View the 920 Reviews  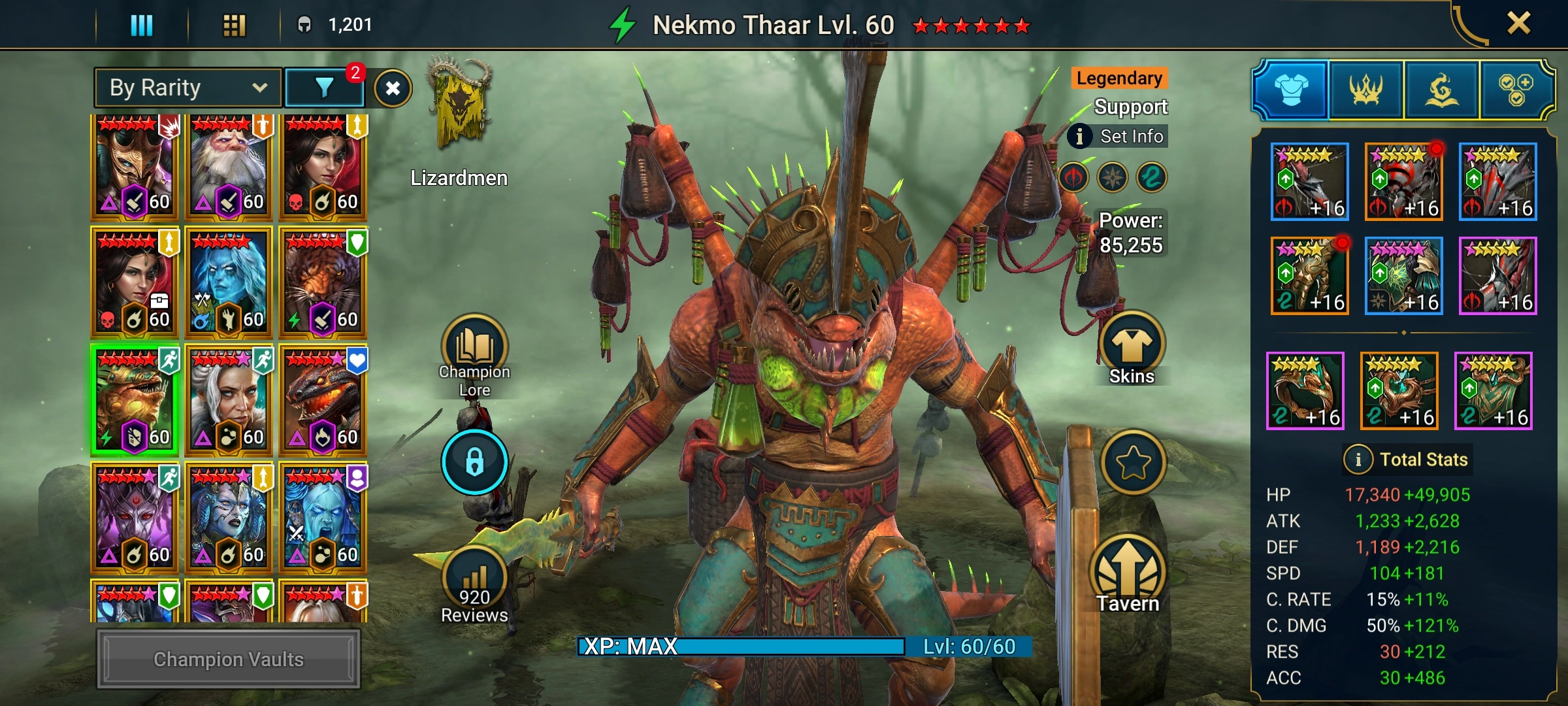coord(474,582)
